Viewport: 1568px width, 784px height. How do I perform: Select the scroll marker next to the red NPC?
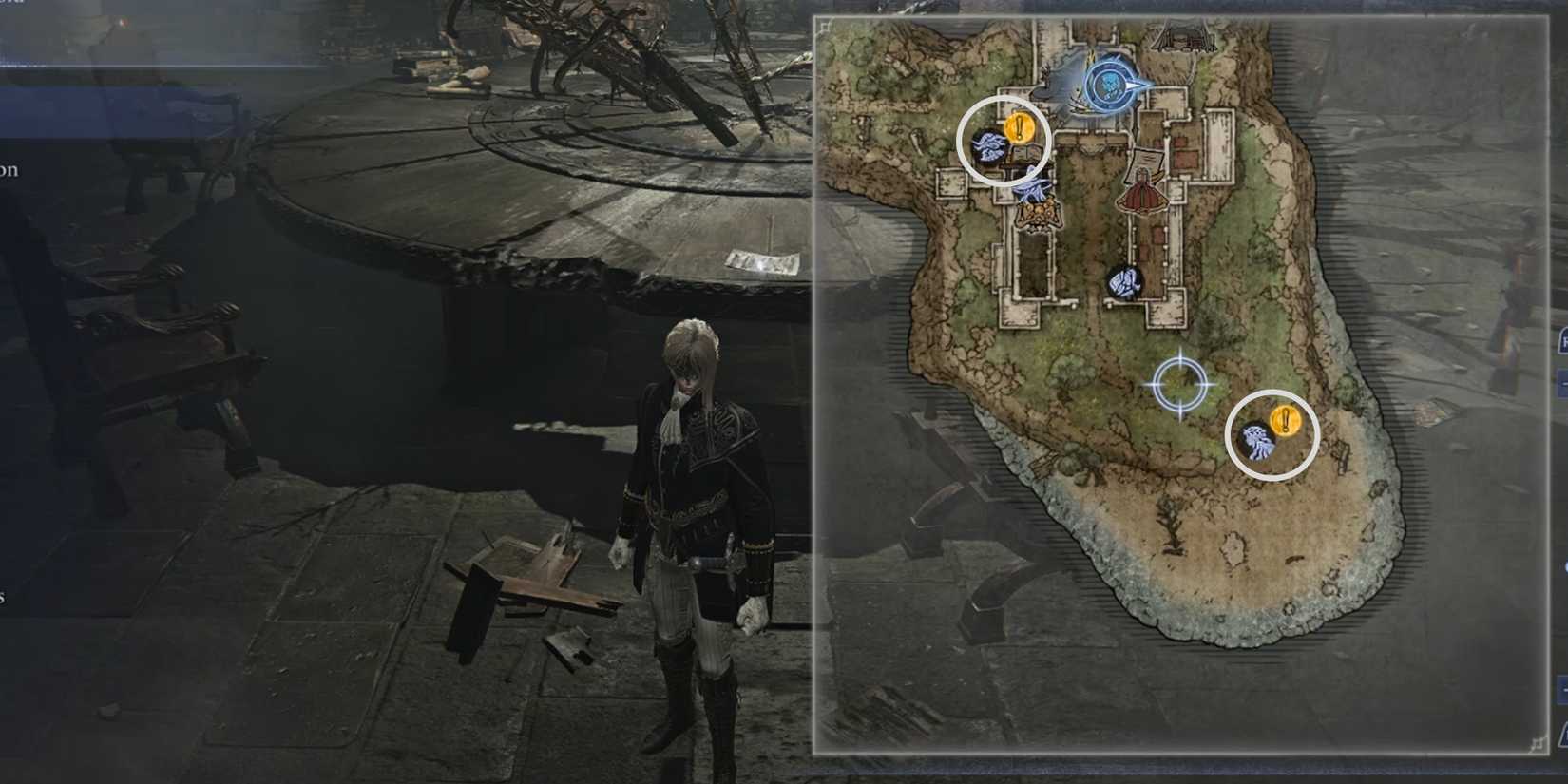coord(1145,162)
